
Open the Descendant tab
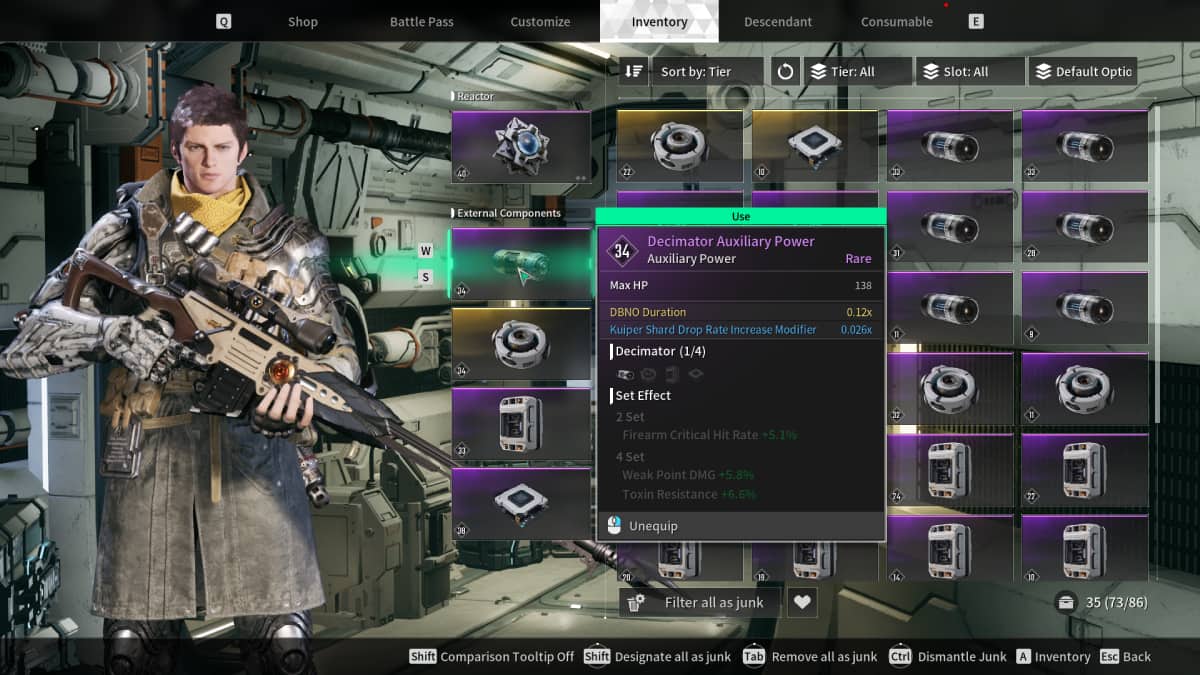tap(778, 22)
